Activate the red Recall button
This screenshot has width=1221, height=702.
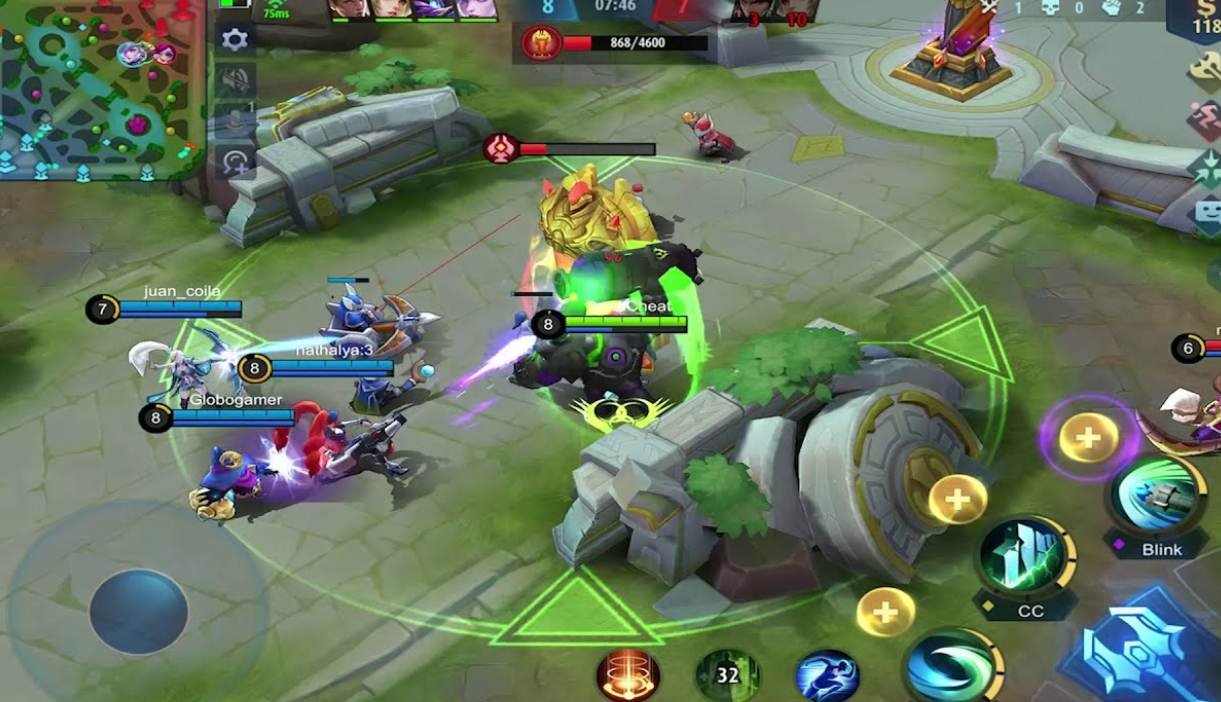(628, 675)
